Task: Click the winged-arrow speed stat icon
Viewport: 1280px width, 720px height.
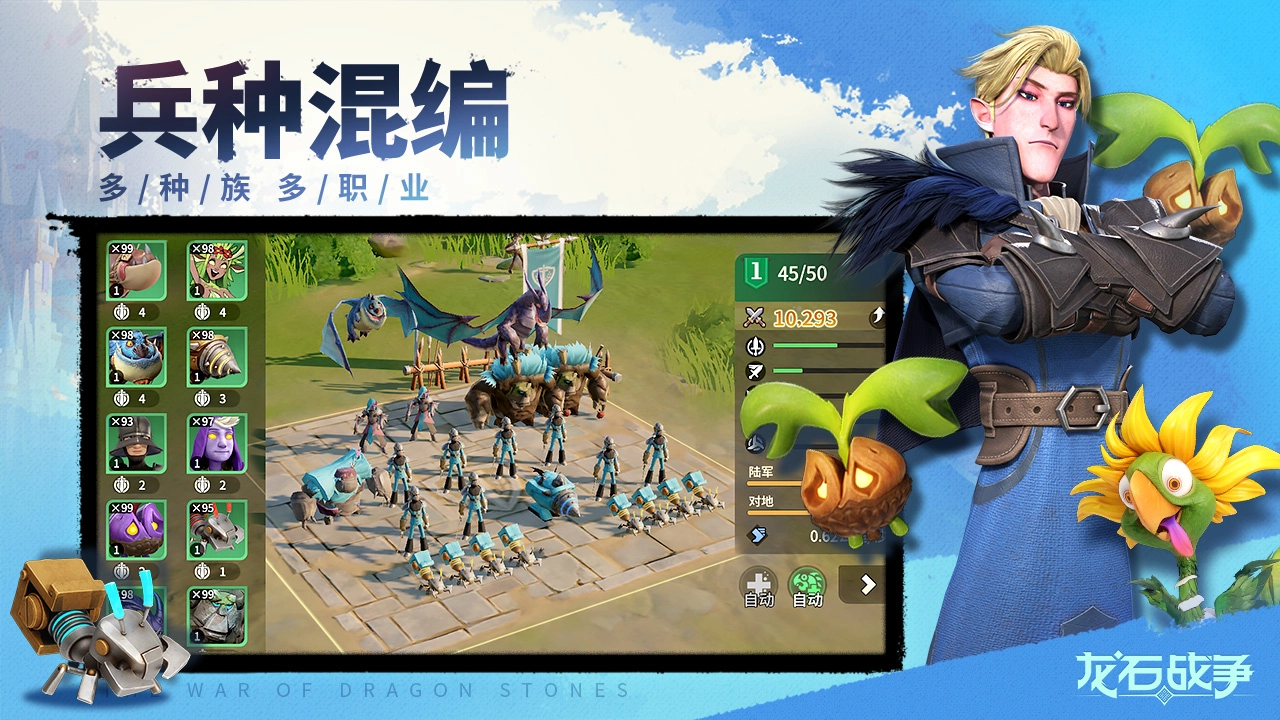Action: click(x=754, y=372)
